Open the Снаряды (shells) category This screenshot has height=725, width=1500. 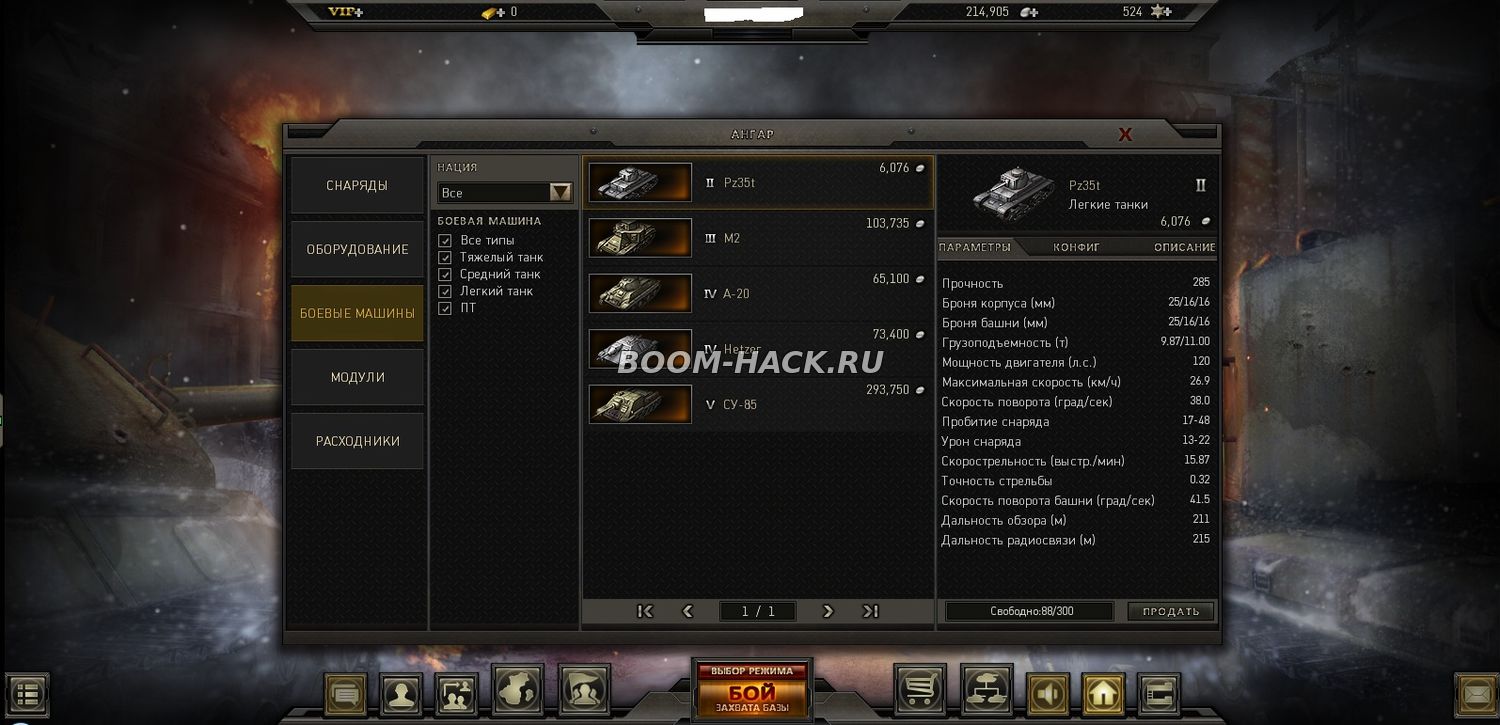point(357,185)
